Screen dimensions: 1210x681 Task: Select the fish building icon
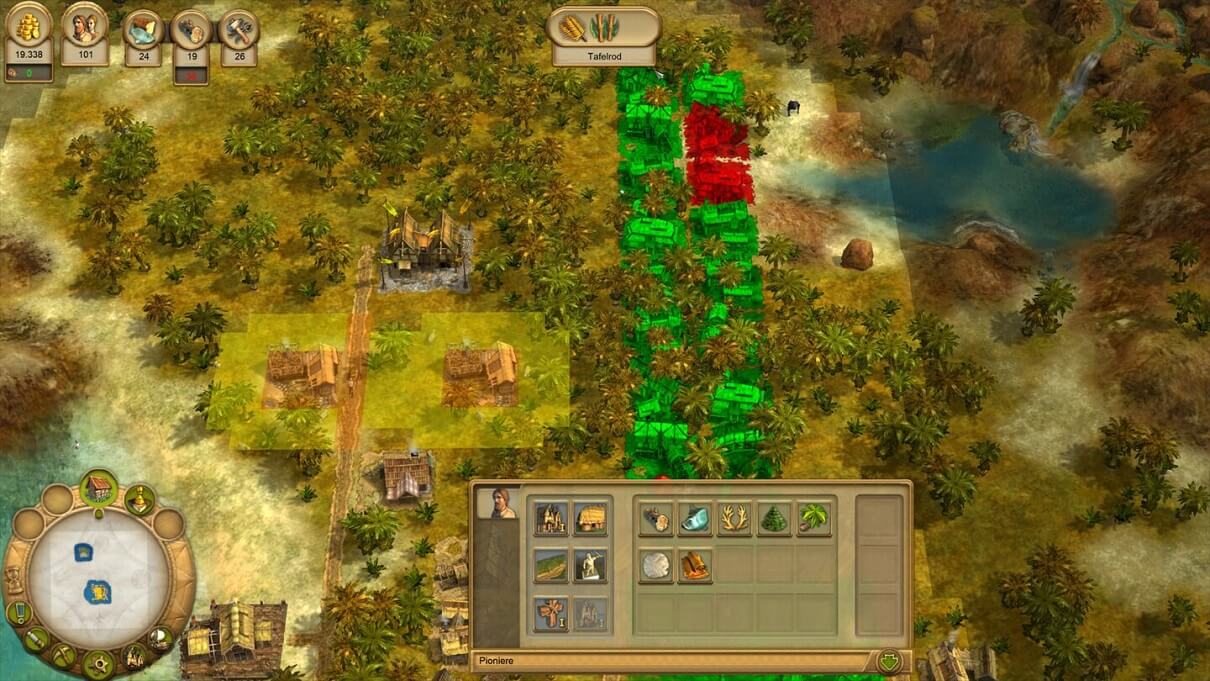(695, 518)
